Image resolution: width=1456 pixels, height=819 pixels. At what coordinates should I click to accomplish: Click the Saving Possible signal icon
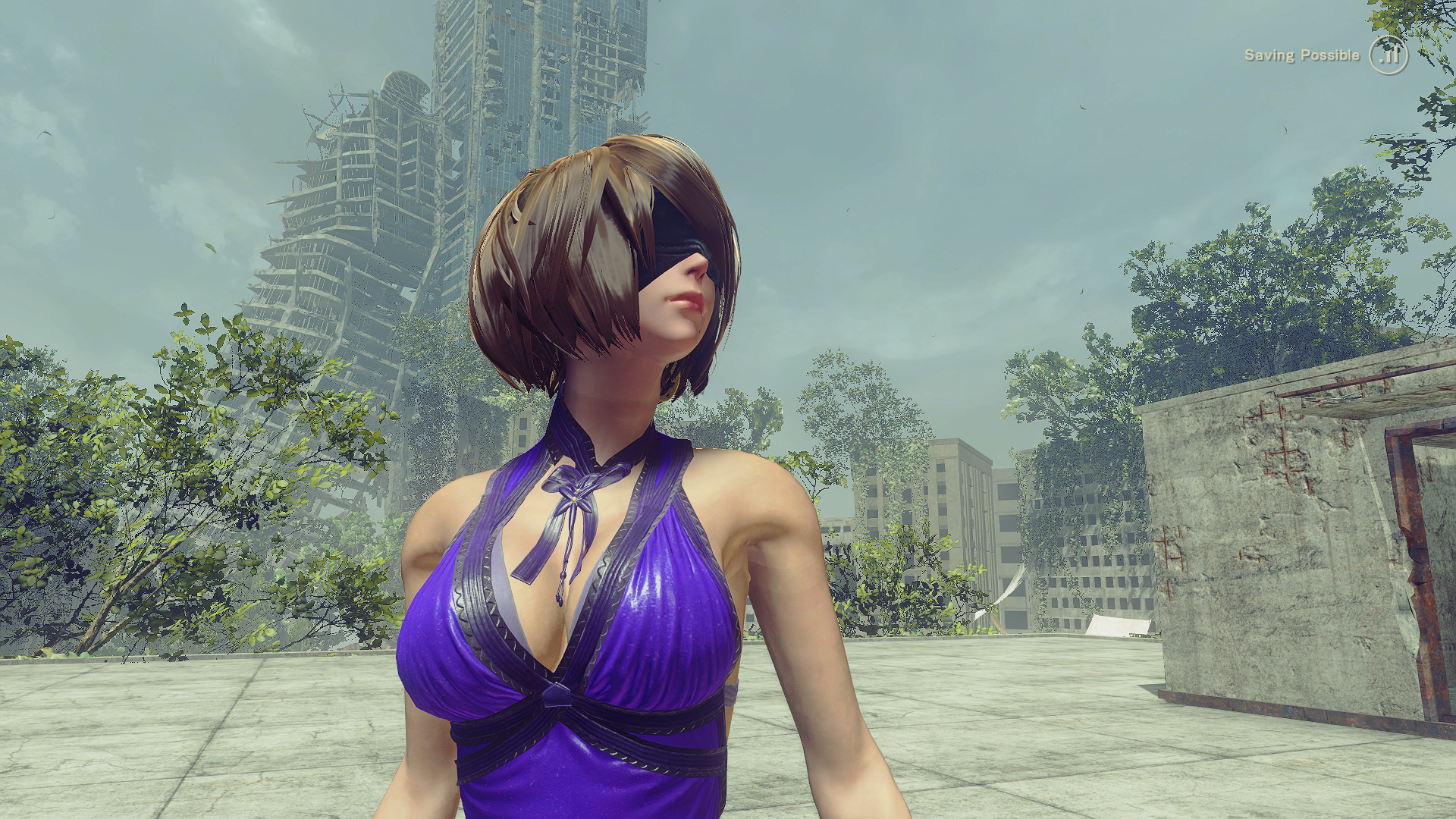1388,55
